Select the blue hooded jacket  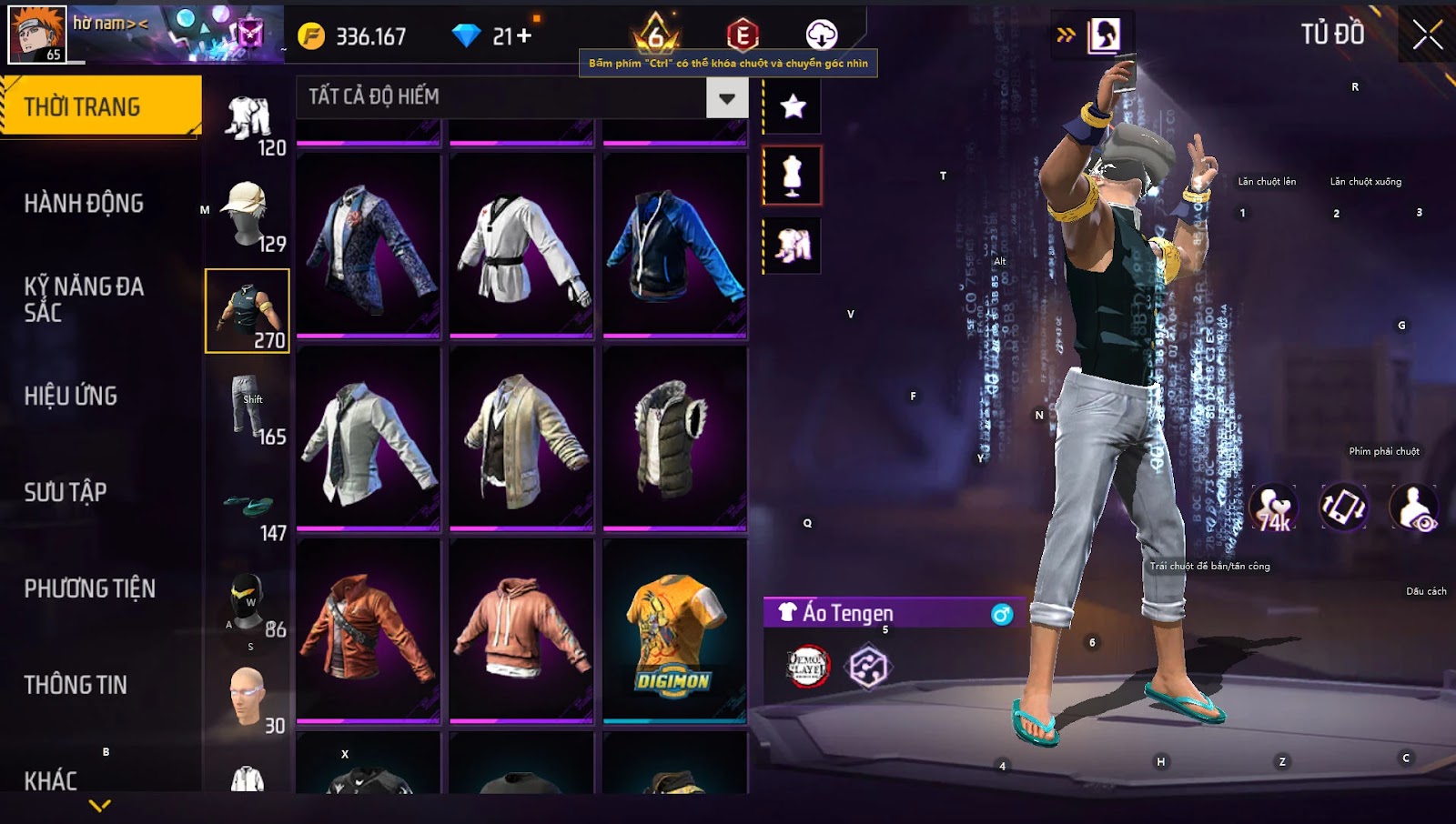pos(674,246)
